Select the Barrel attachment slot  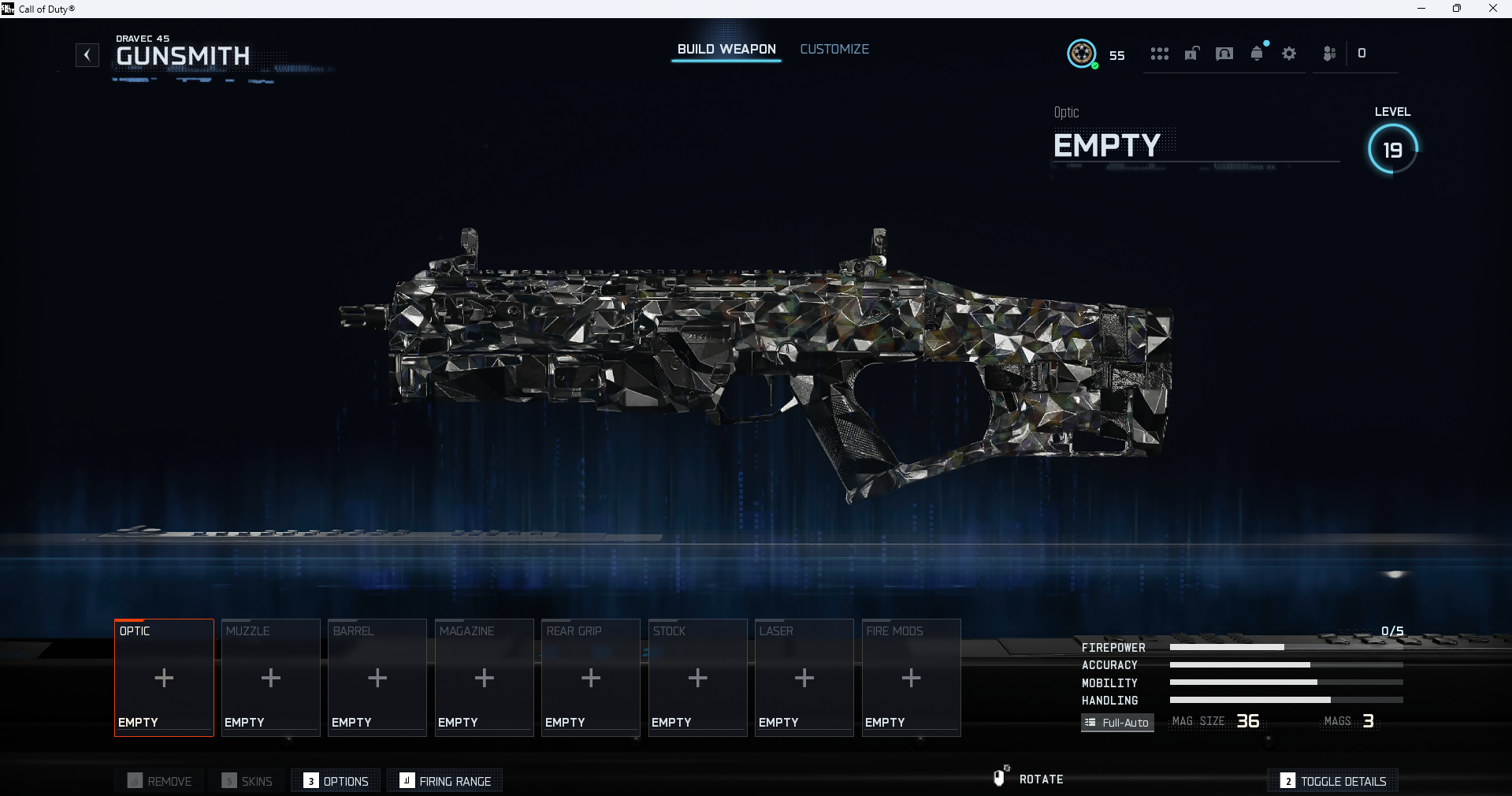pyautogui.click(x=377, y=678)
